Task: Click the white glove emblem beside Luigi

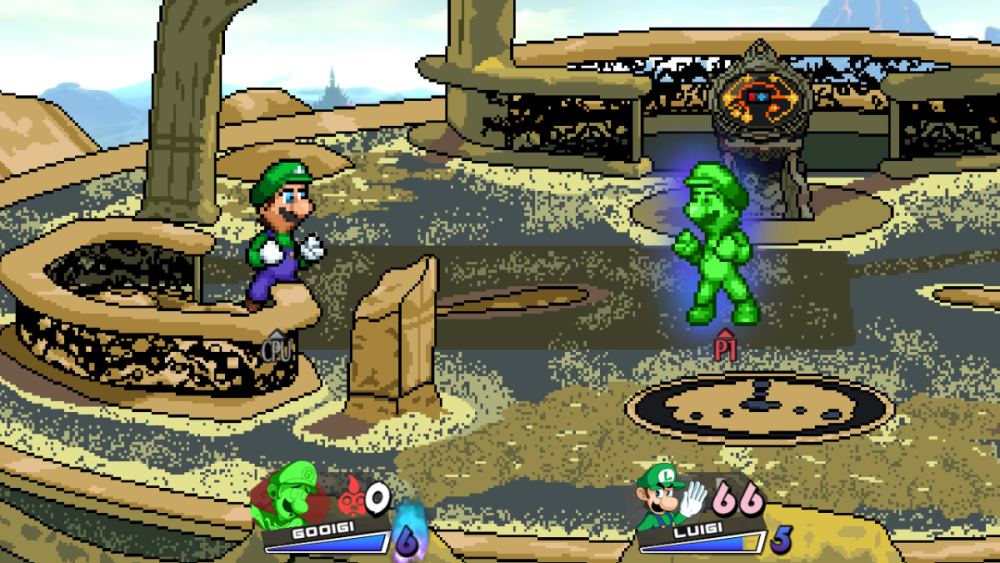Action: [694, 497]
